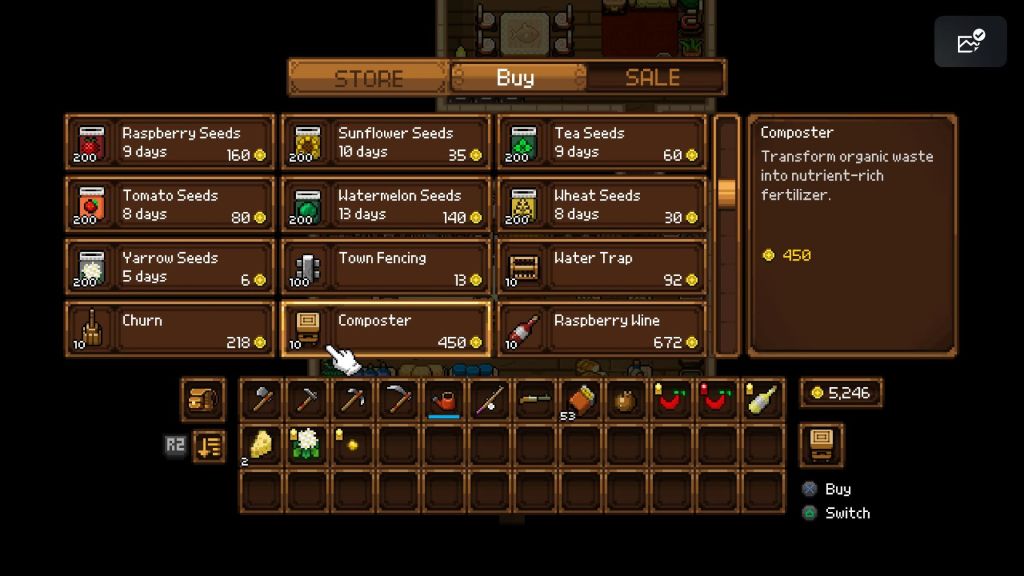Pick the Tea Seeds shop entry
The image size is (1024, 576).
pos(602,143)
